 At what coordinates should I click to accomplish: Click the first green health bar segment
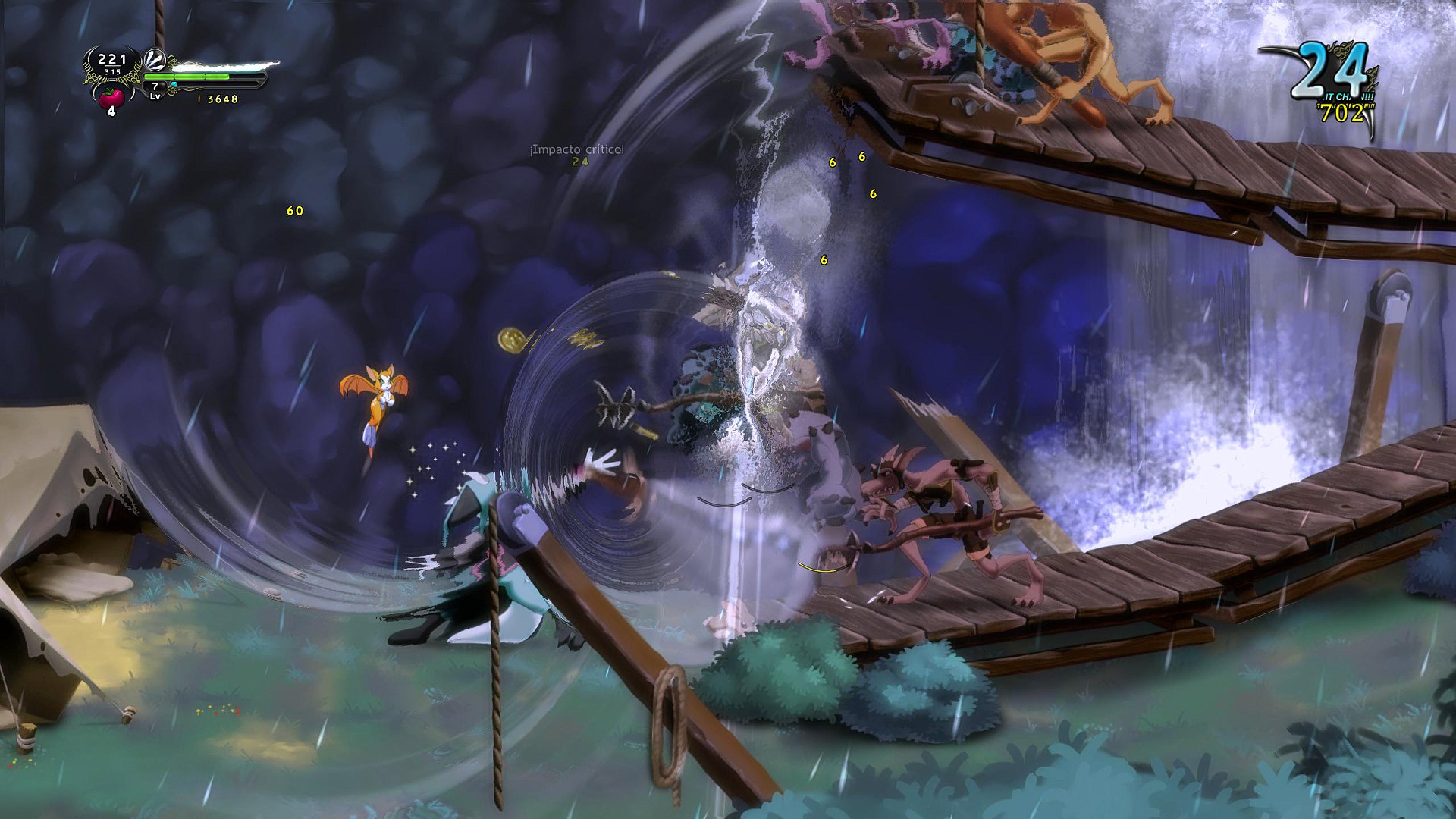tap(159, 77)
